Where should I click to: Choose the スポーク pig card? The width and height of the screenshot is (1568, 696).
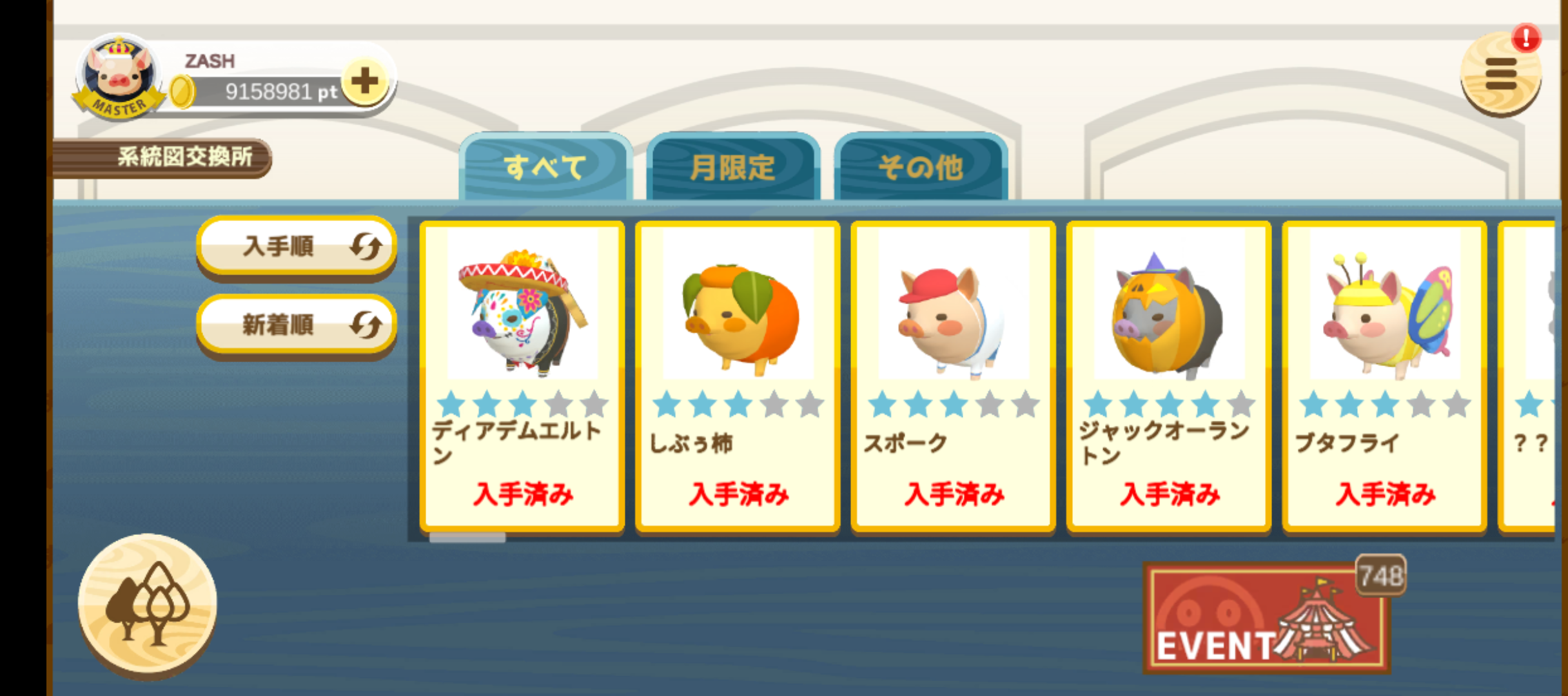953,376
